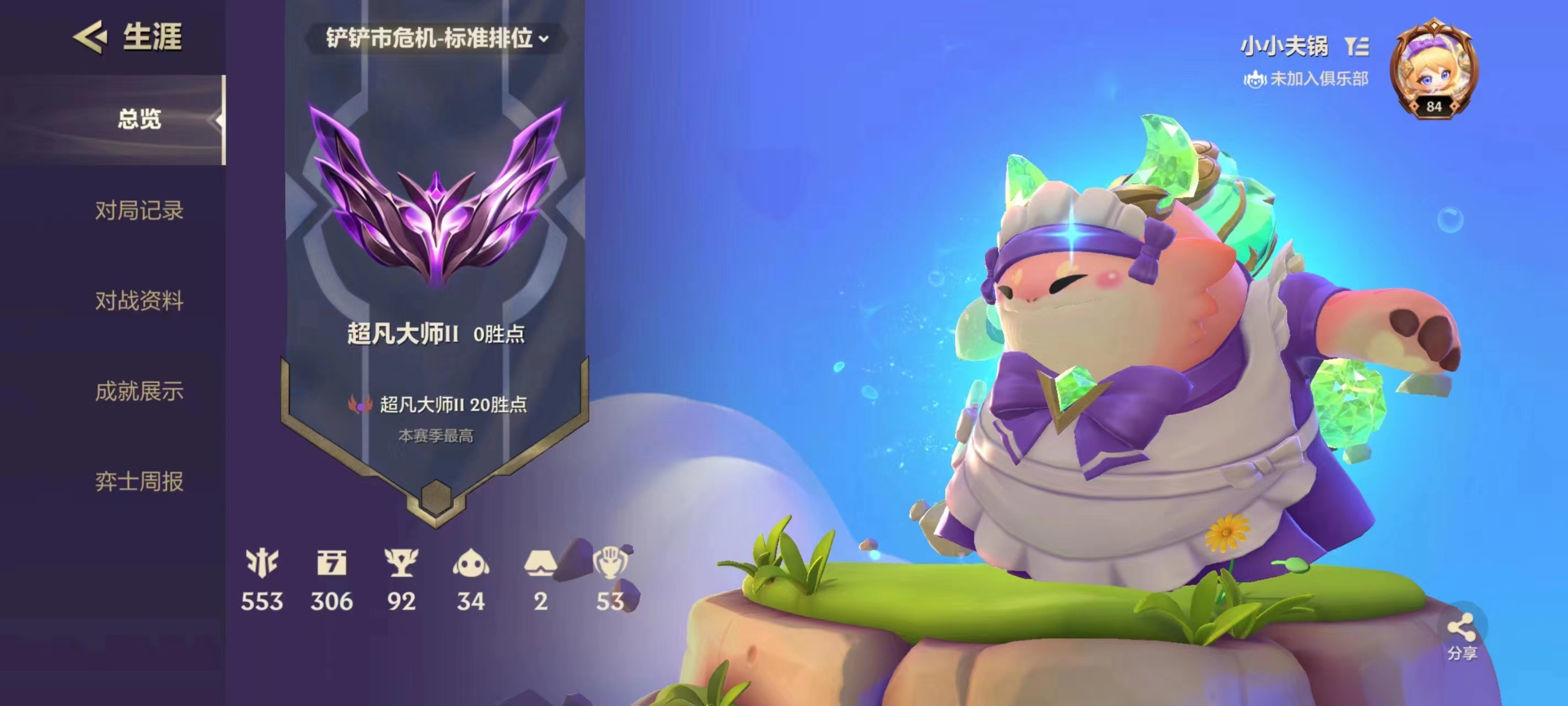This screenshot has height=706, width=1568.
Task: Select the calendar stat icon showing 306
Action: [x=332, y=563]
